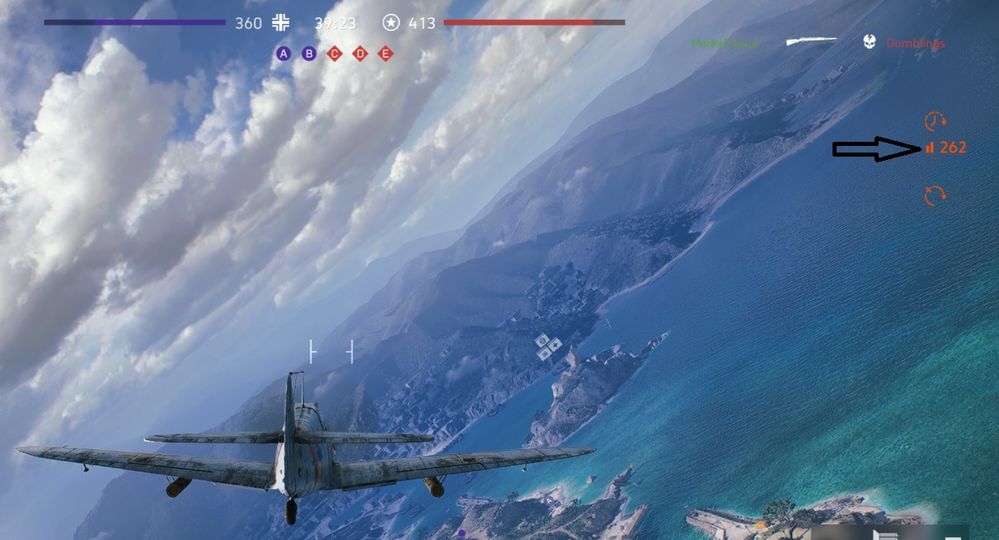Click the orange circular arrows network icon
This screenshot has width=999, height=540.
935,195
